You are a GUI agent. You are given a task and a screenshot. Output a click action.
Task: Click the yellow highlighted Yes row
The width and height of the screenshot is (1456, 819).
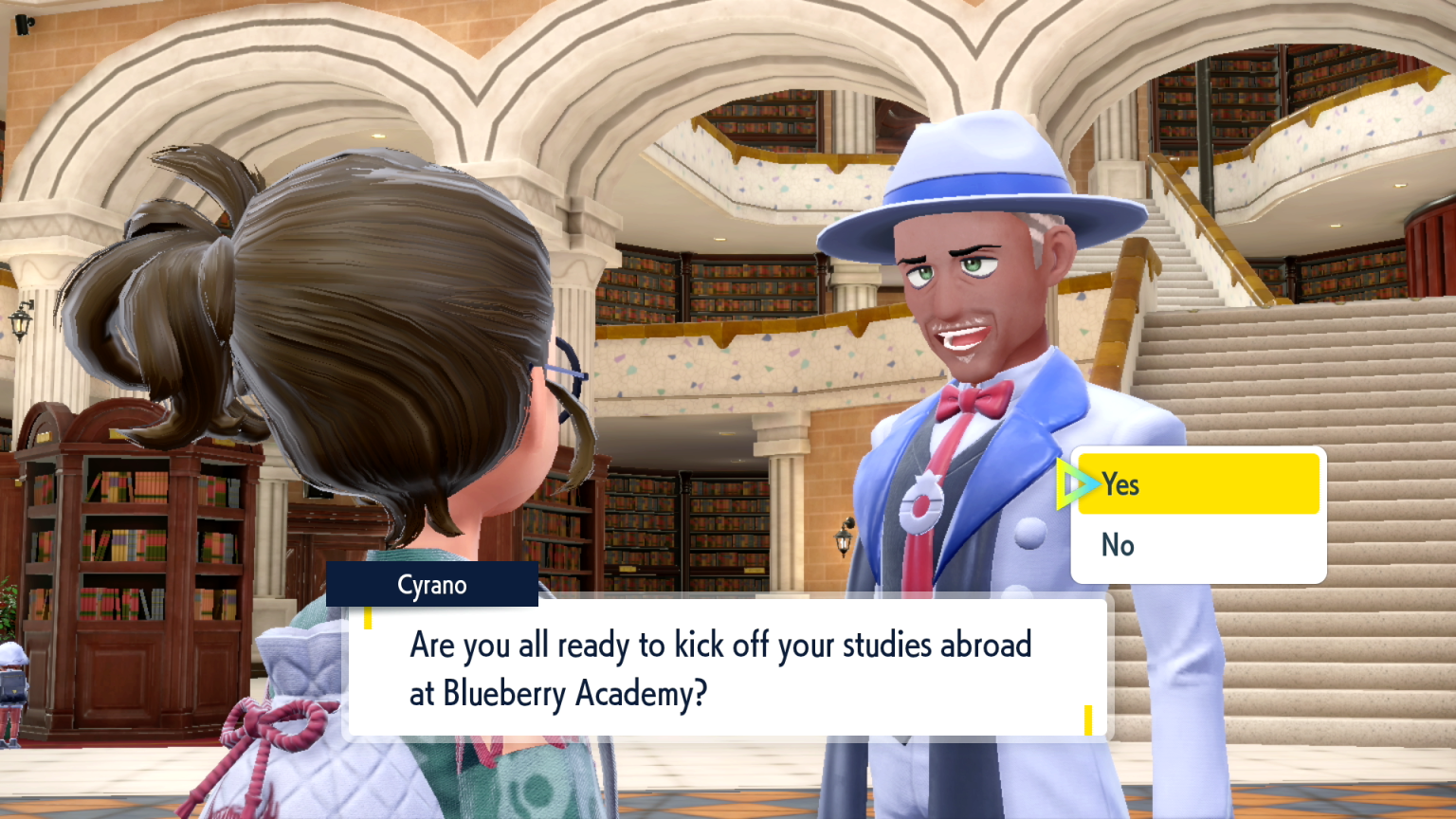click(x=1198, y=484)
